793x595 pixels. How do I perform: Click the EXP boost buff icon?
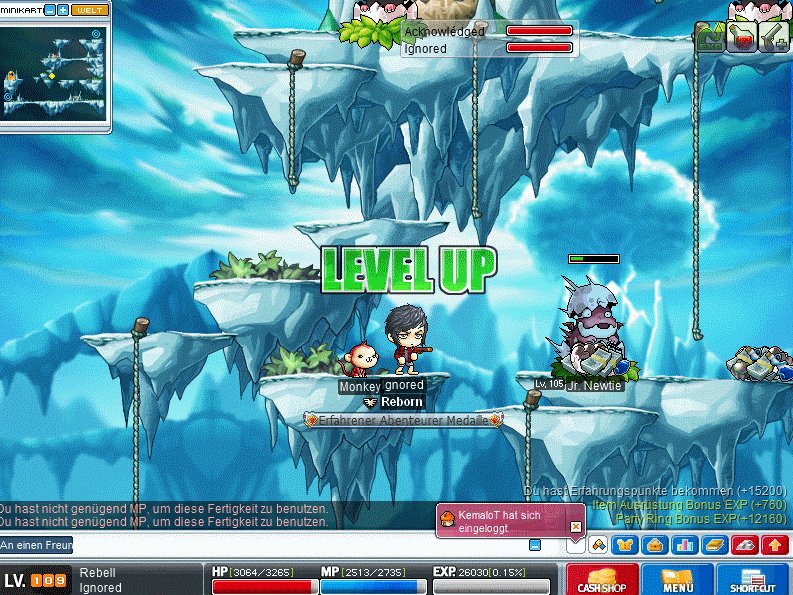pyautogui.click(x=710, y=37)
